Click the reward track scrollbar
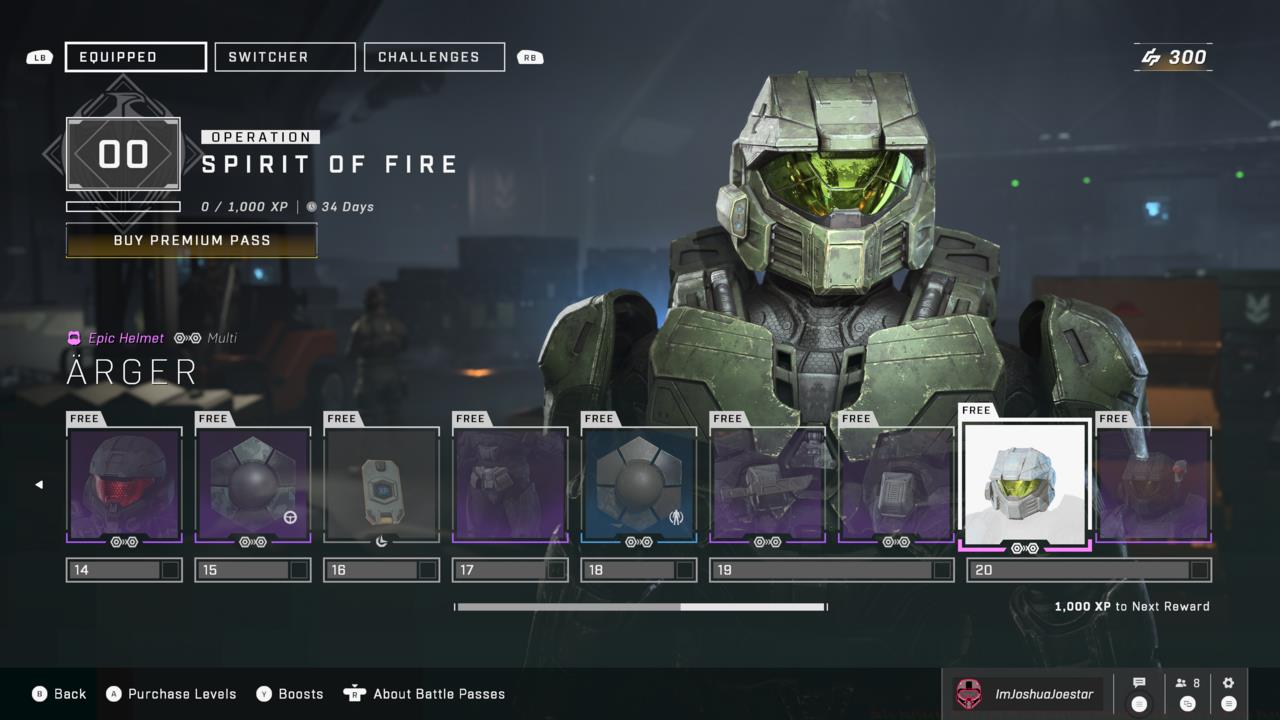This screenshot has height=720, width=1280. 640,607
